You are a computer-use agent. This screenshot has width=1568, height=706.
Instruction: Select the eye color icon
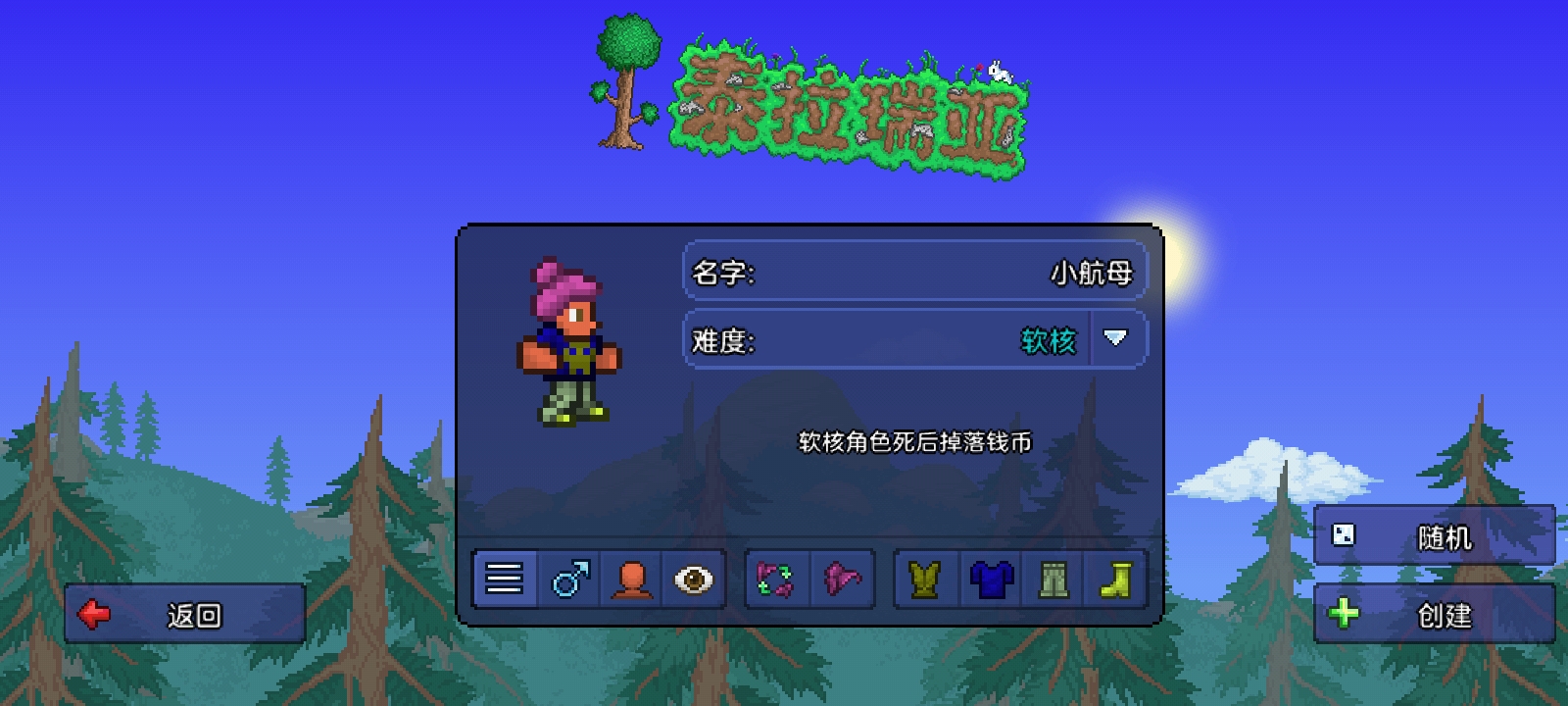tap(695, 579)
